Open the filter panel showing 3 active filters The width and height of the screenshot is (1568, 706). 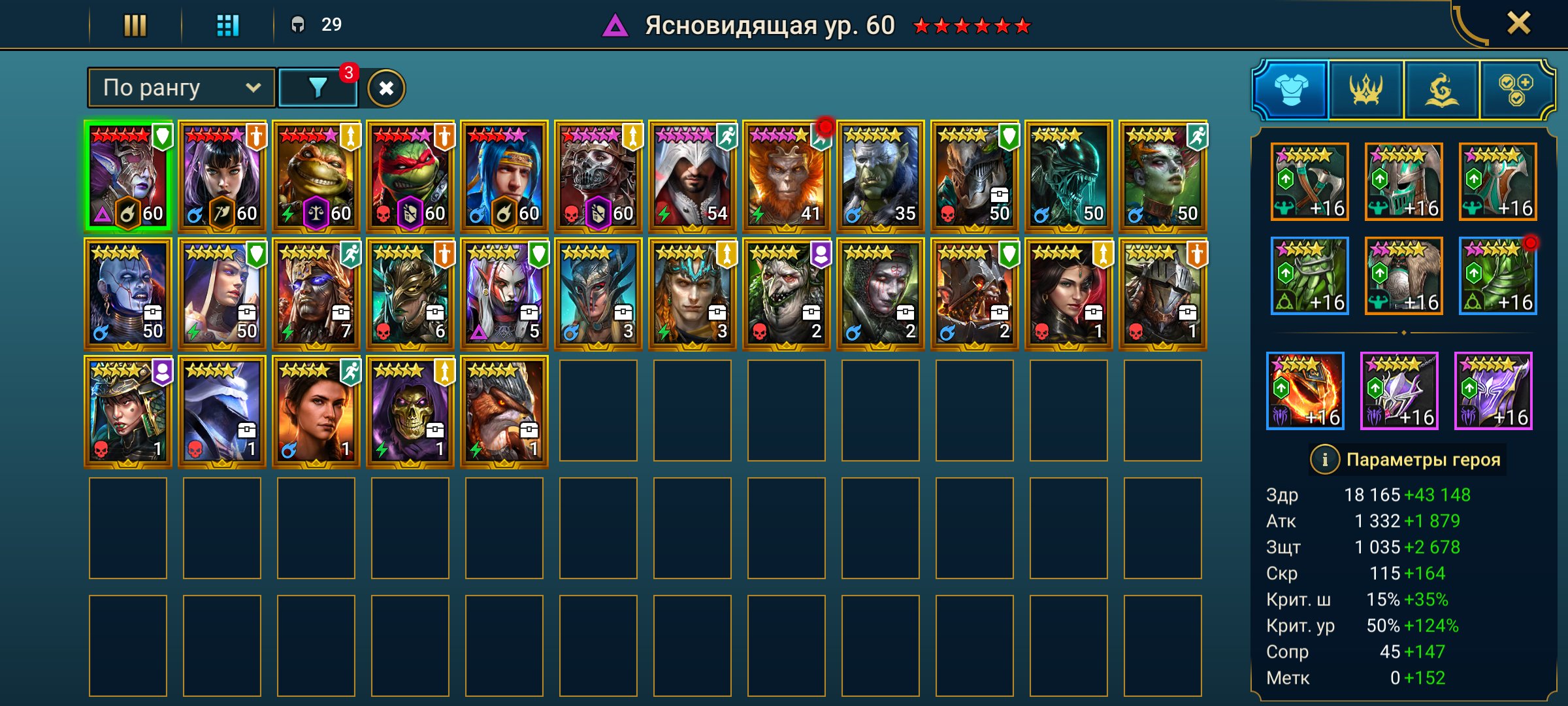[318, 86]
